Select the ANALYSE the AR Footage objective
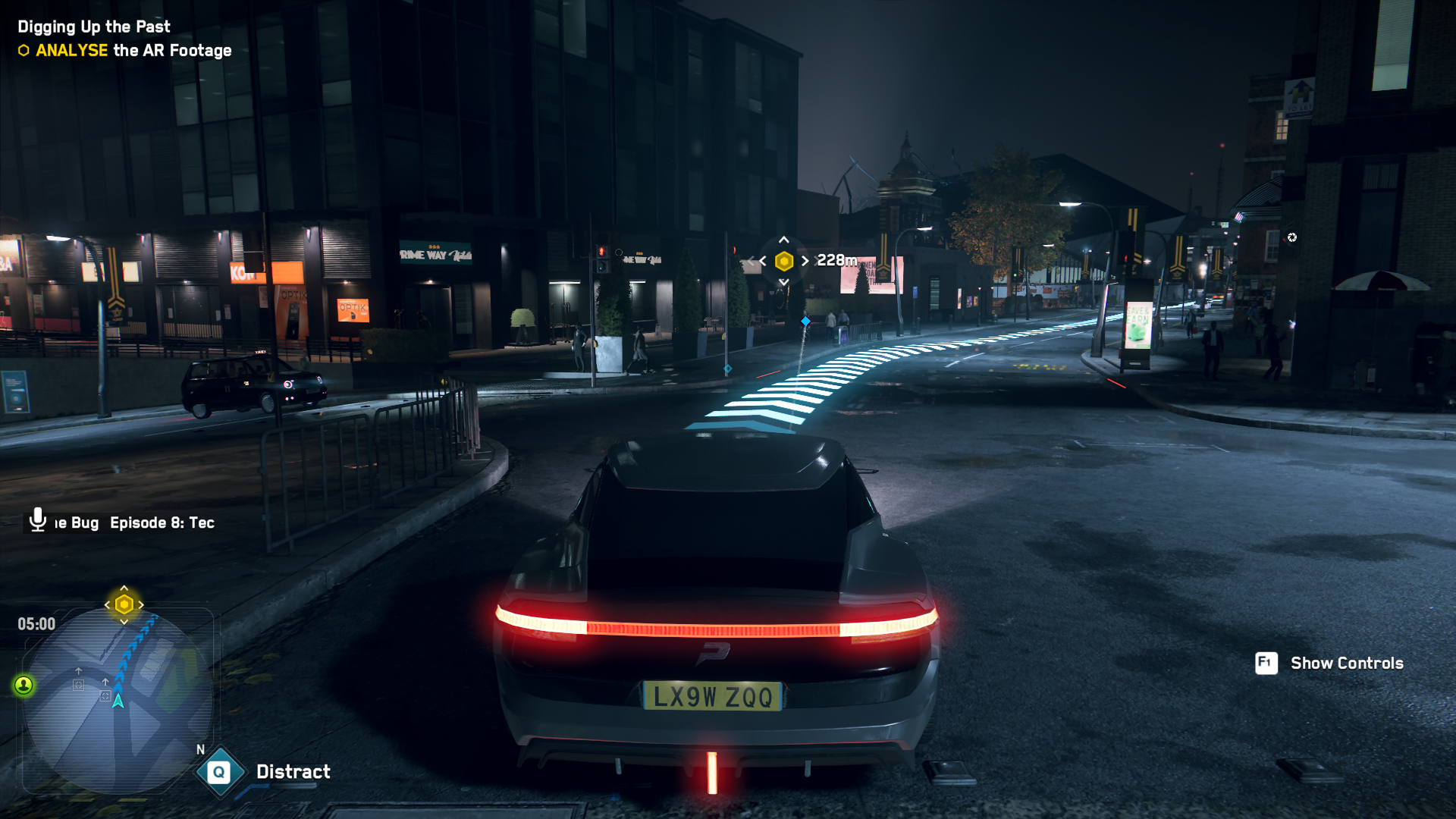The image size is (1456, 819). click(133, 51)
